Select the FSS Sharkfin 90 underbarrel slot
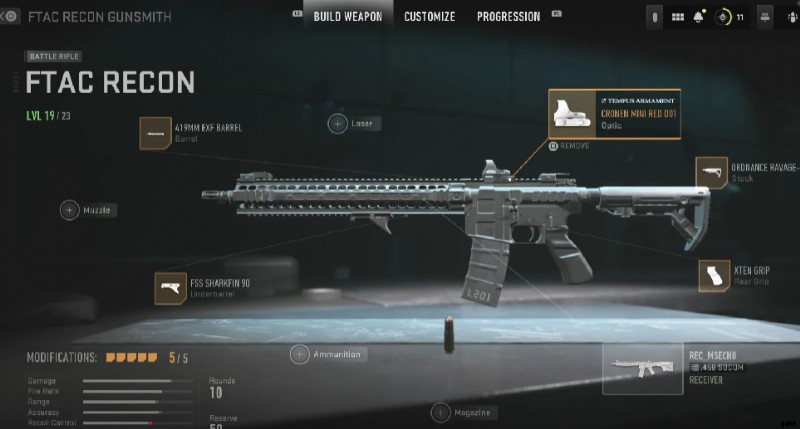This screenshot has width=800, height=429. (171, 288)
